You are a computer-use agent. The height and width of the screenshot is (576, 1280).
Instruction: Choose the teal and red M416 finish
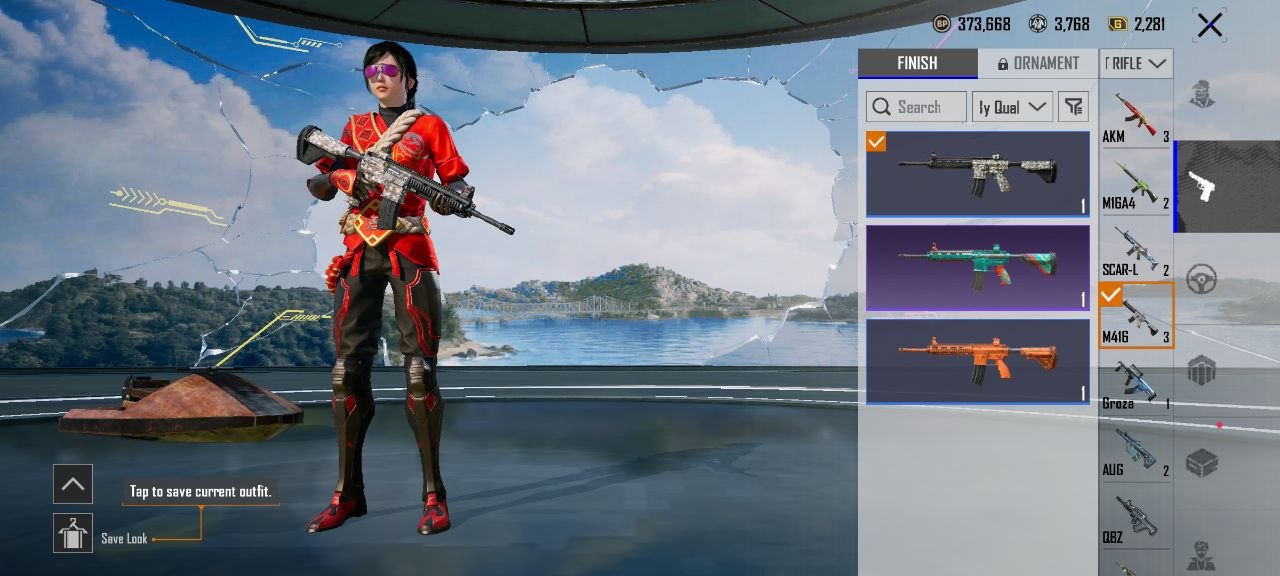(977, 267)
